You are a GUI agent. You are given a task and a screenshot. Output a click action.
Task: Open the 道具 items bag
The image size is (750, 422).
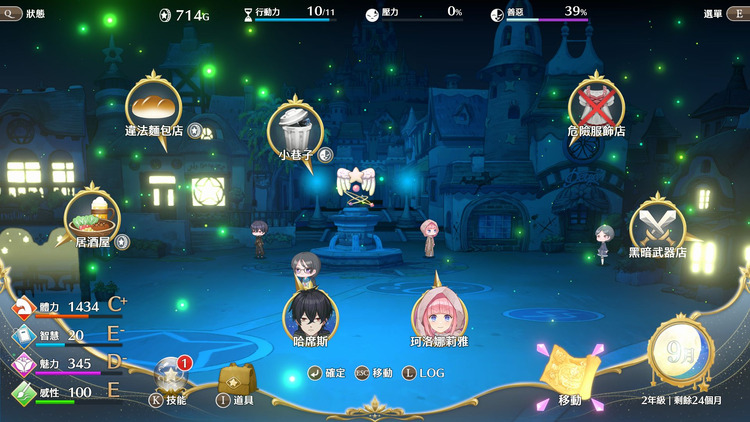(x=236, y=381)
